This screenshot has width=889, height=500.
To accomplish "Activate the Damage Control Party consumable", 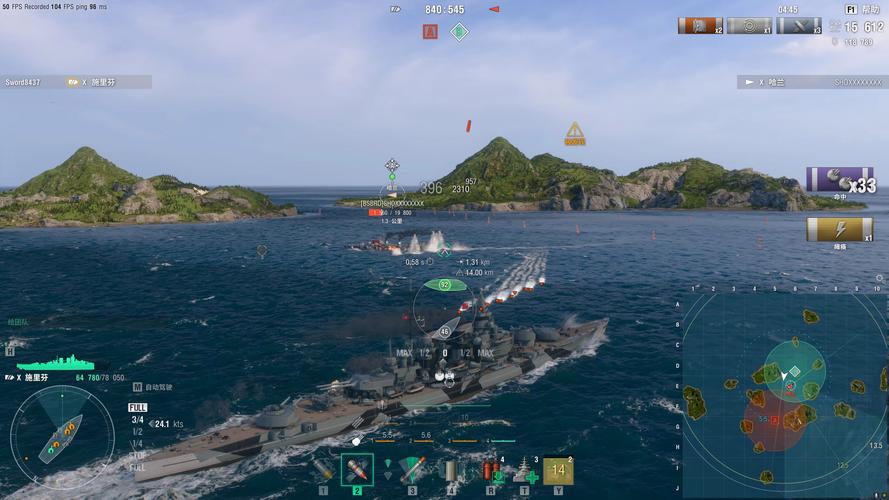I will pyautogui.click(x=491, y=469).
